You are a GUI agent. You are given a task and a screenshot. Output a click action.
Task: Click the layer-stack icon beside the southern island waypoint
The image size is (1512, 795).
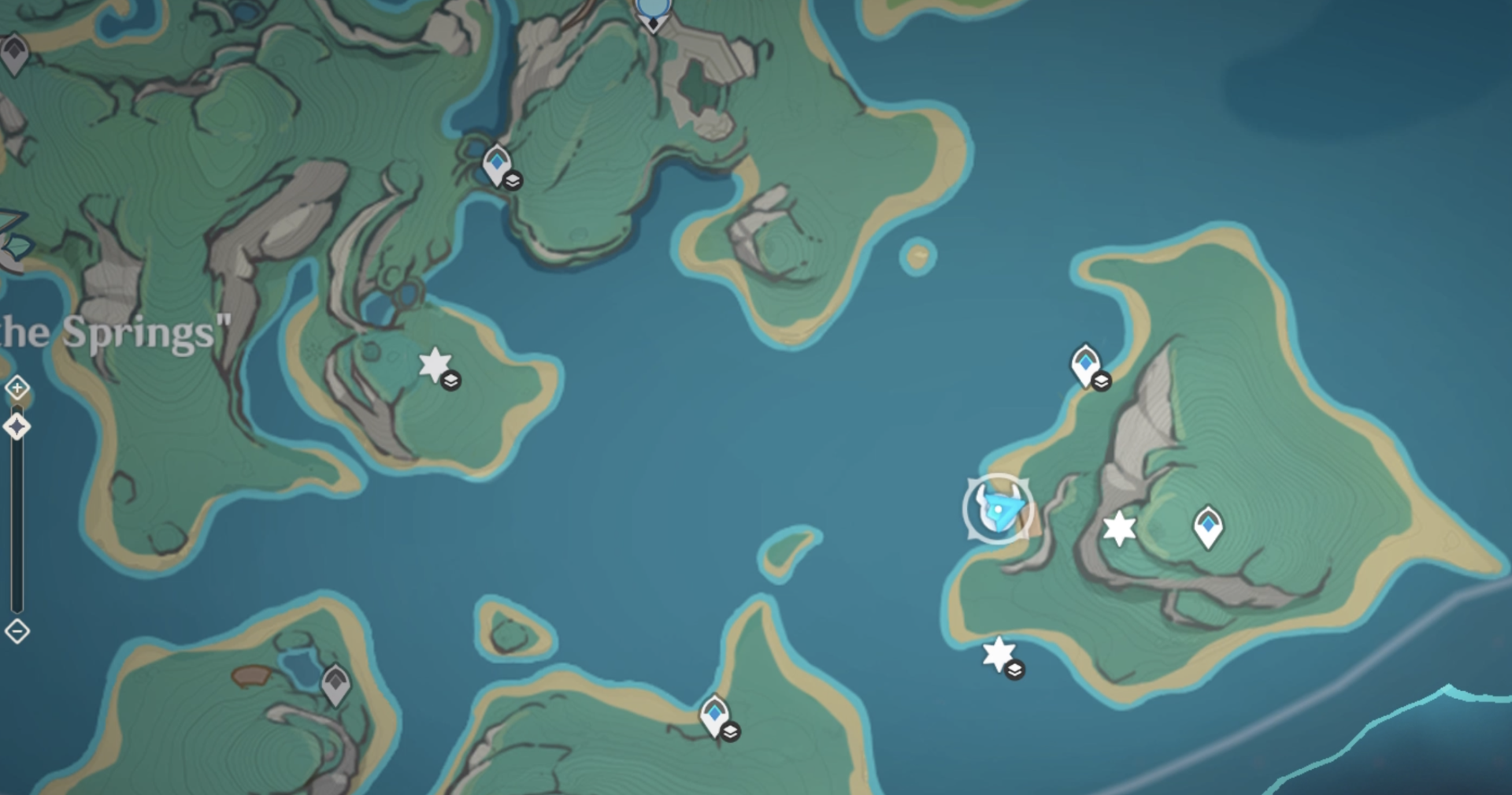point(731,731)
